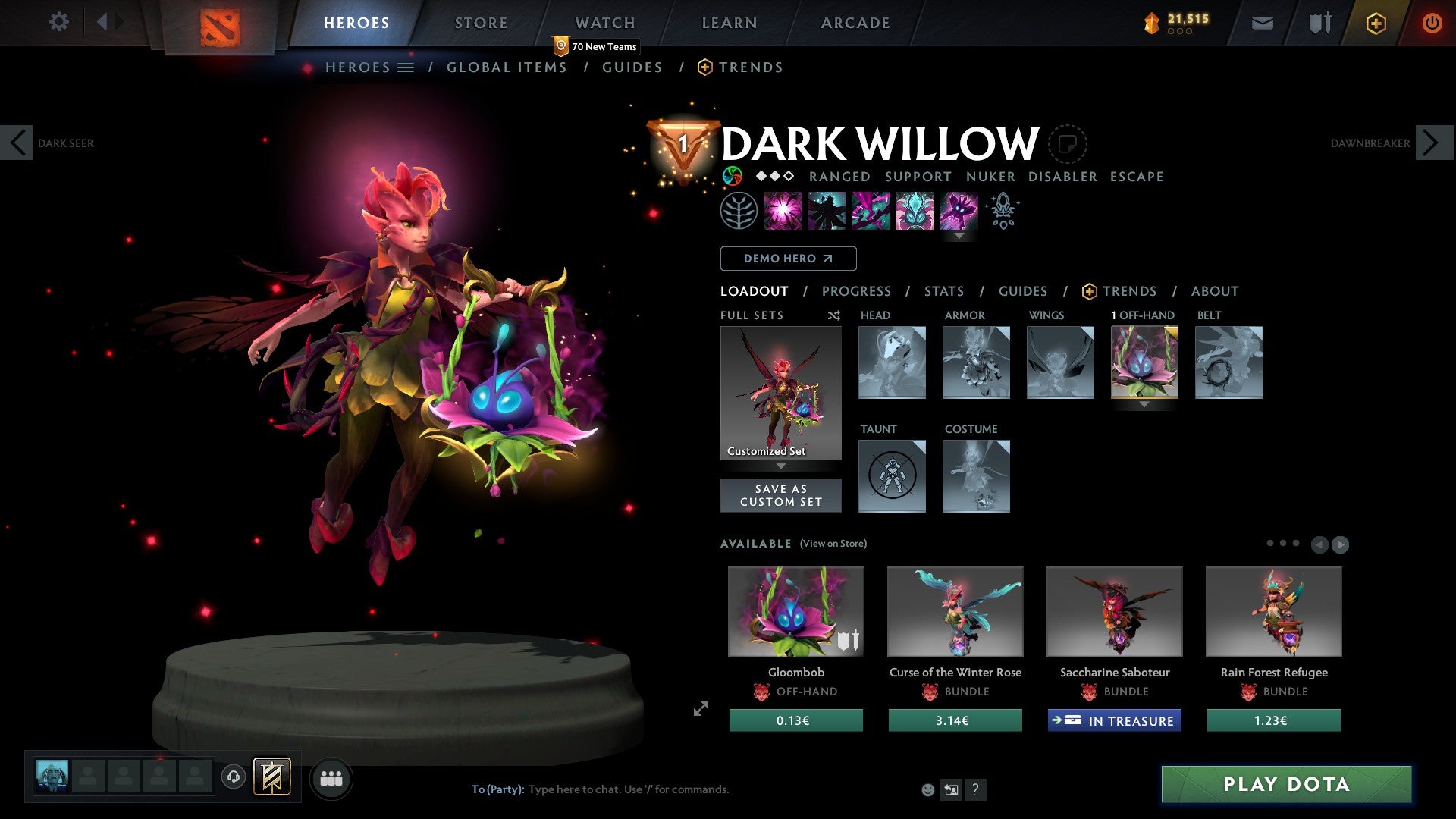Screen dimensions: 1456x819
Task: Switch to the Progress tab
Action: click(x=856, y=291)
